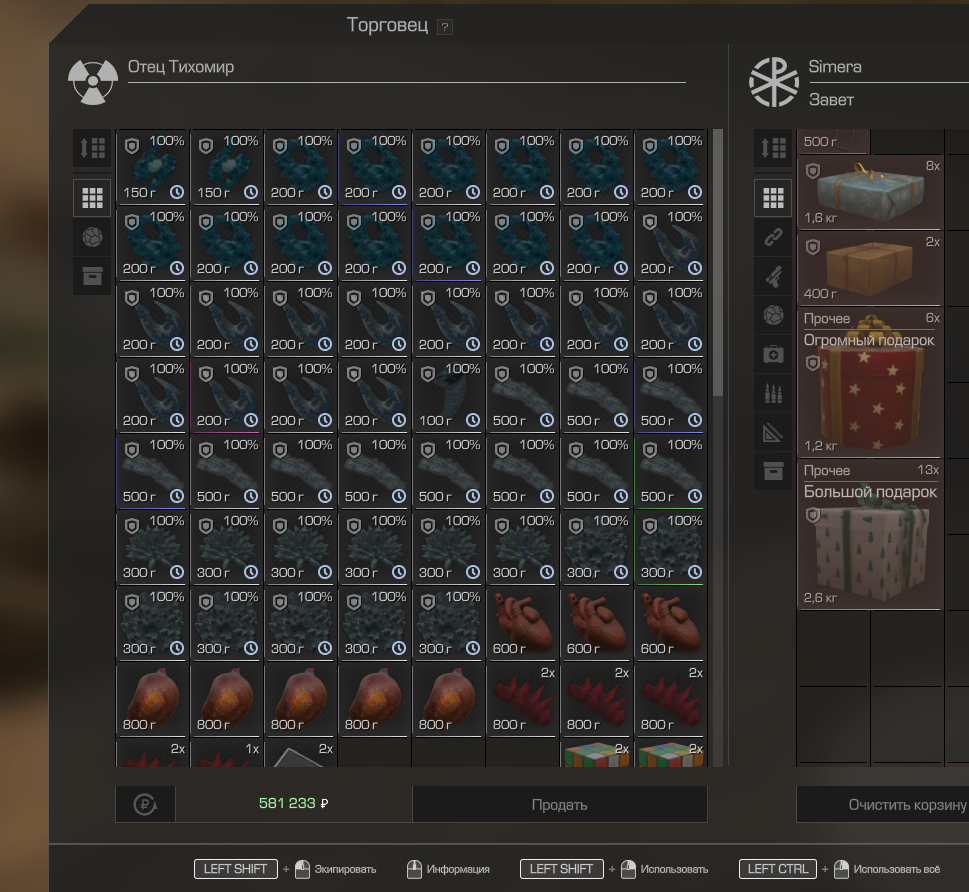The width and height of the screenshot is (969, 892).
Task: Open player inventory sort options
Action: 773,148
